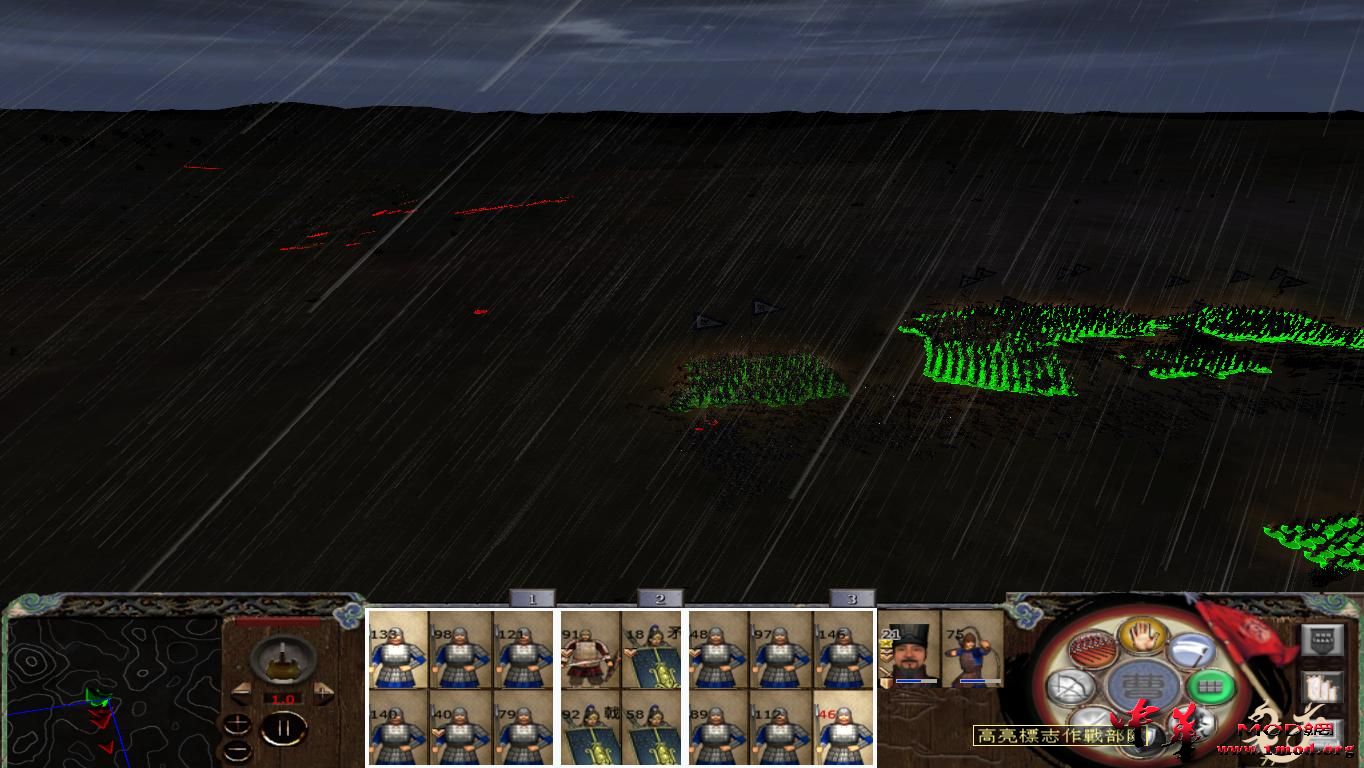Click the scroll details icon on the right panel
Screen dimensions: 1364x768
pyautogui.click(x=1322, y=687)
